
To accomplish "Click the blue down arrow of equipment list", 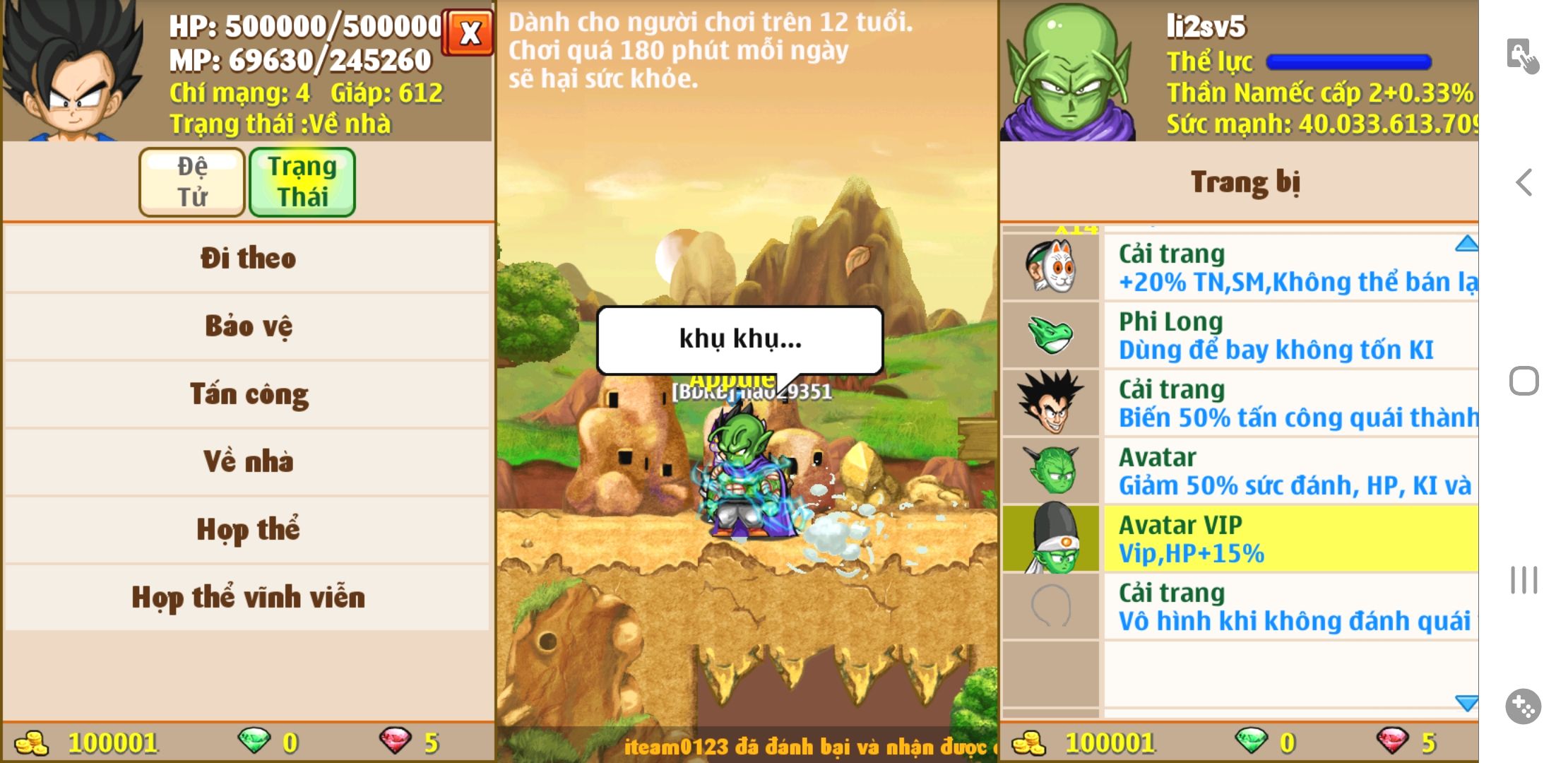I will click(1466, 702).
